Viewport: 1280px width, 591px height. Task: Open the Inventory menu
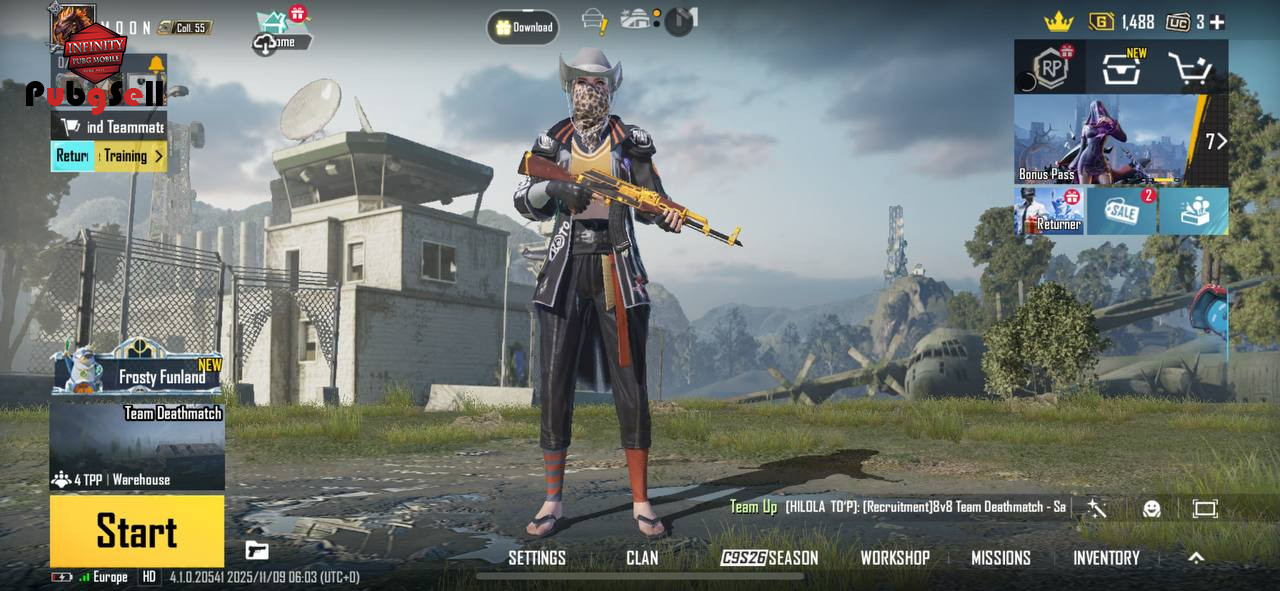pyautogui.click(x=1106, y=558)
